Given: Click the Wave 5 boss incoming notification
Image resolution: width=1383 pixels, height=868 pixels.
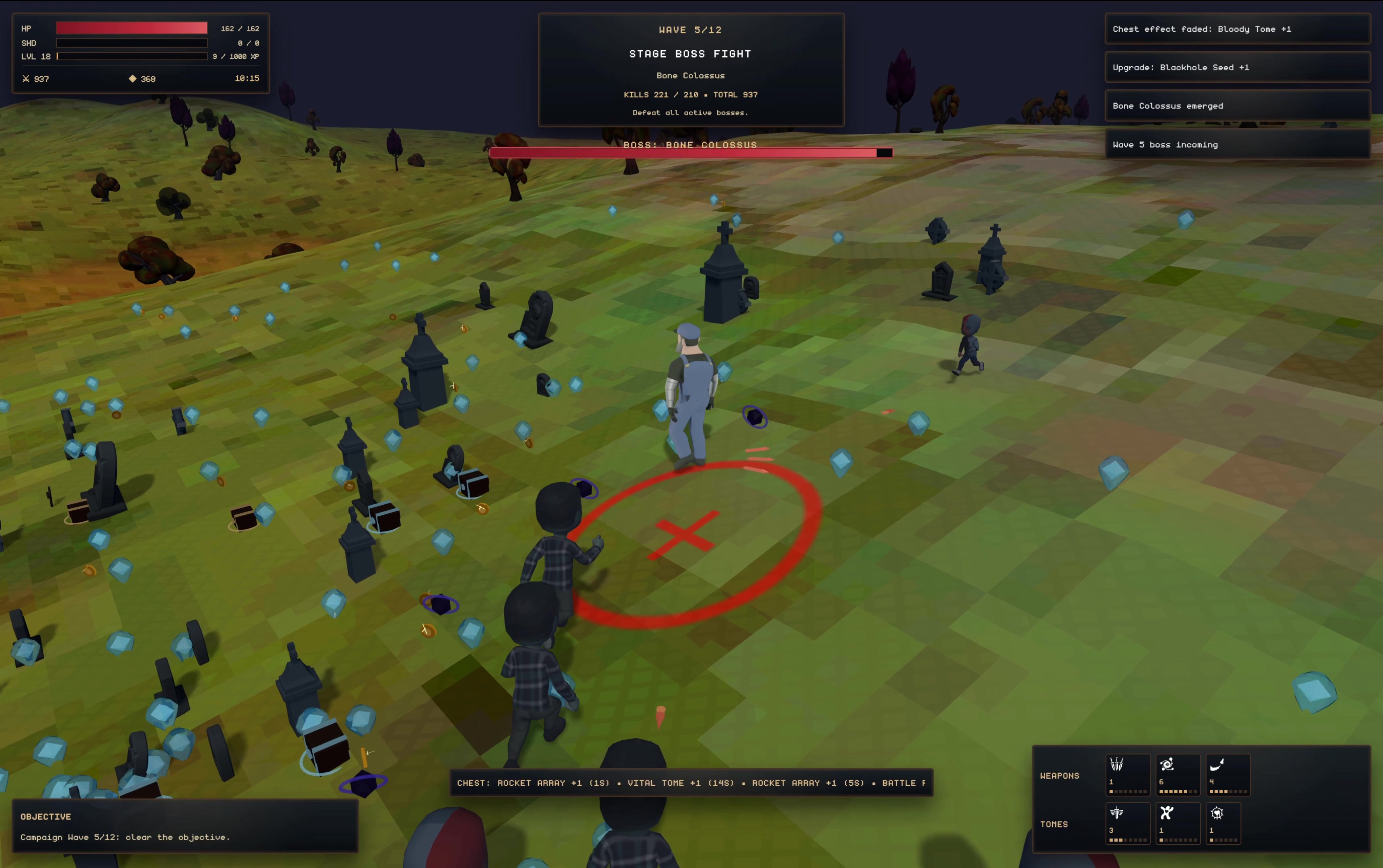Looking at the screenshot, I should (x=1237, y=145).
